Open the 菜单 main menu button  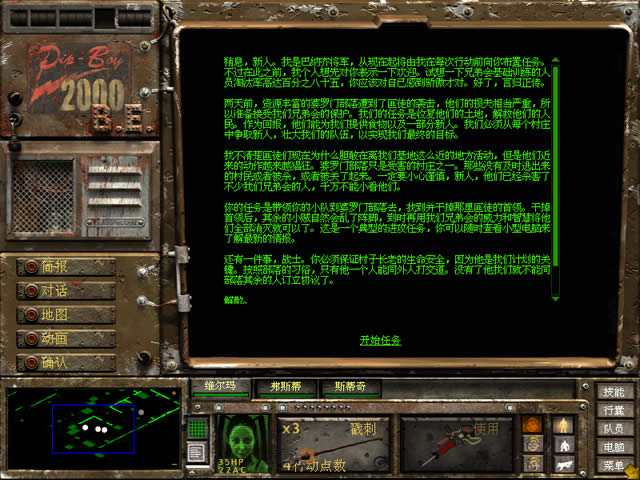pyautogui.click(x=614, y=465)
